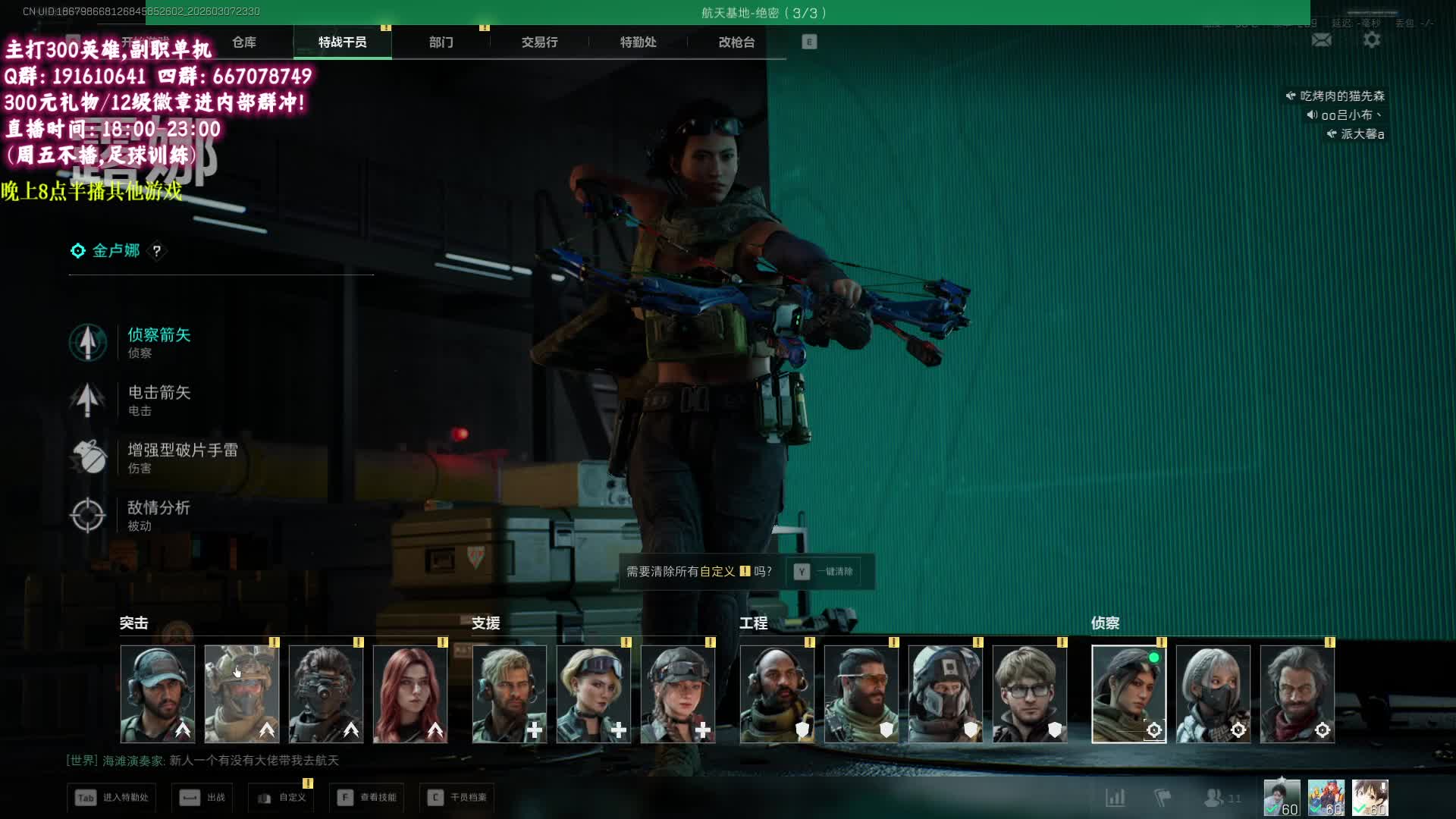The image size is (1456, 819).
Task: Open the 改枪台 tab
Action: click(736, 42)
